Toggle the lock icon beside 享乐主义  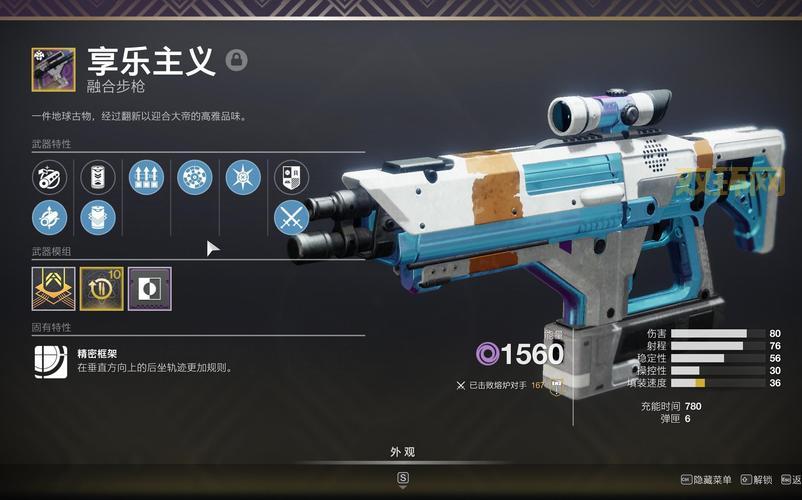coord(236,60)
